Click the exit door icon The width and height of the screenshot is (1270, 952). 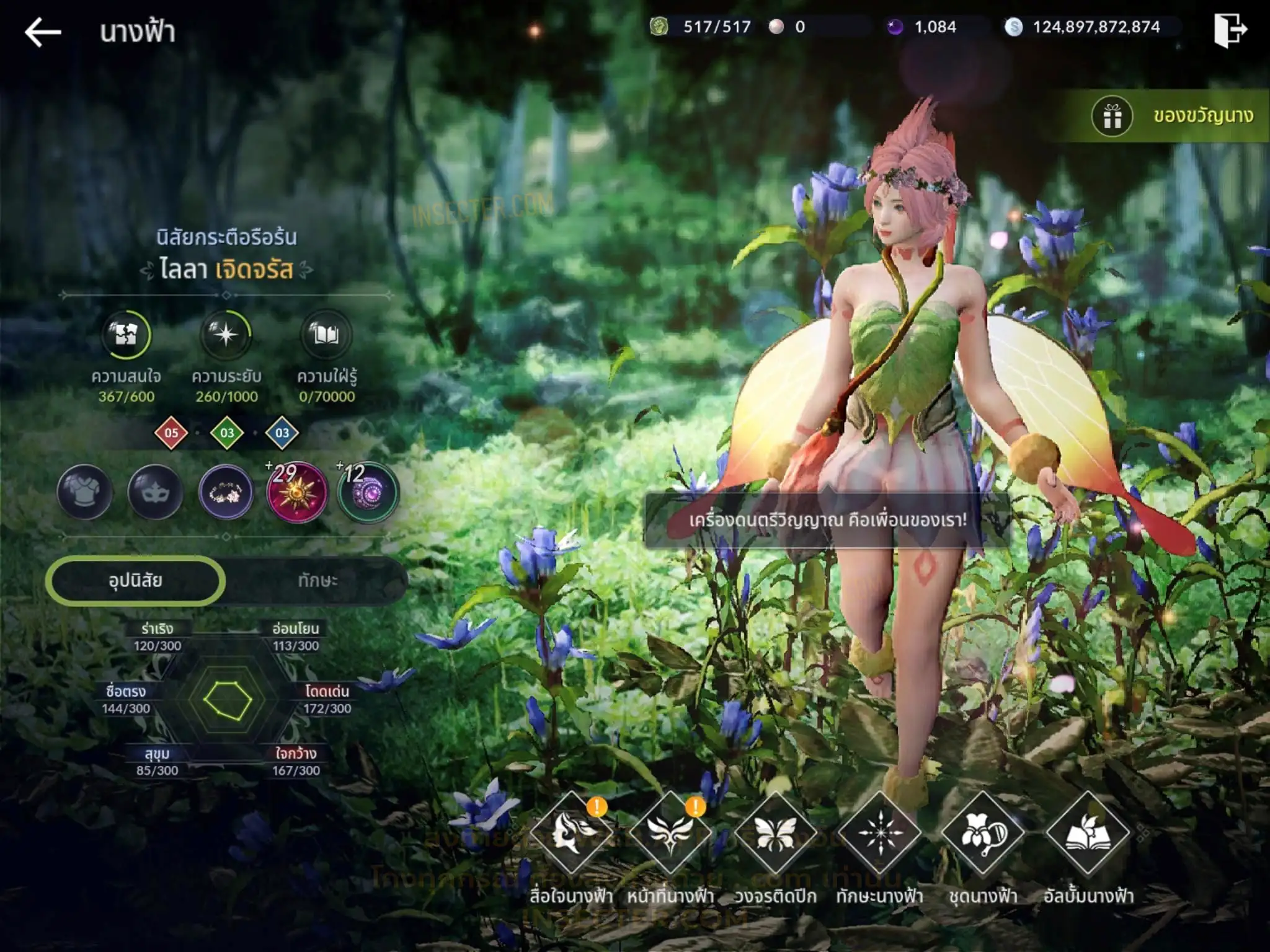coord(1230,30)
